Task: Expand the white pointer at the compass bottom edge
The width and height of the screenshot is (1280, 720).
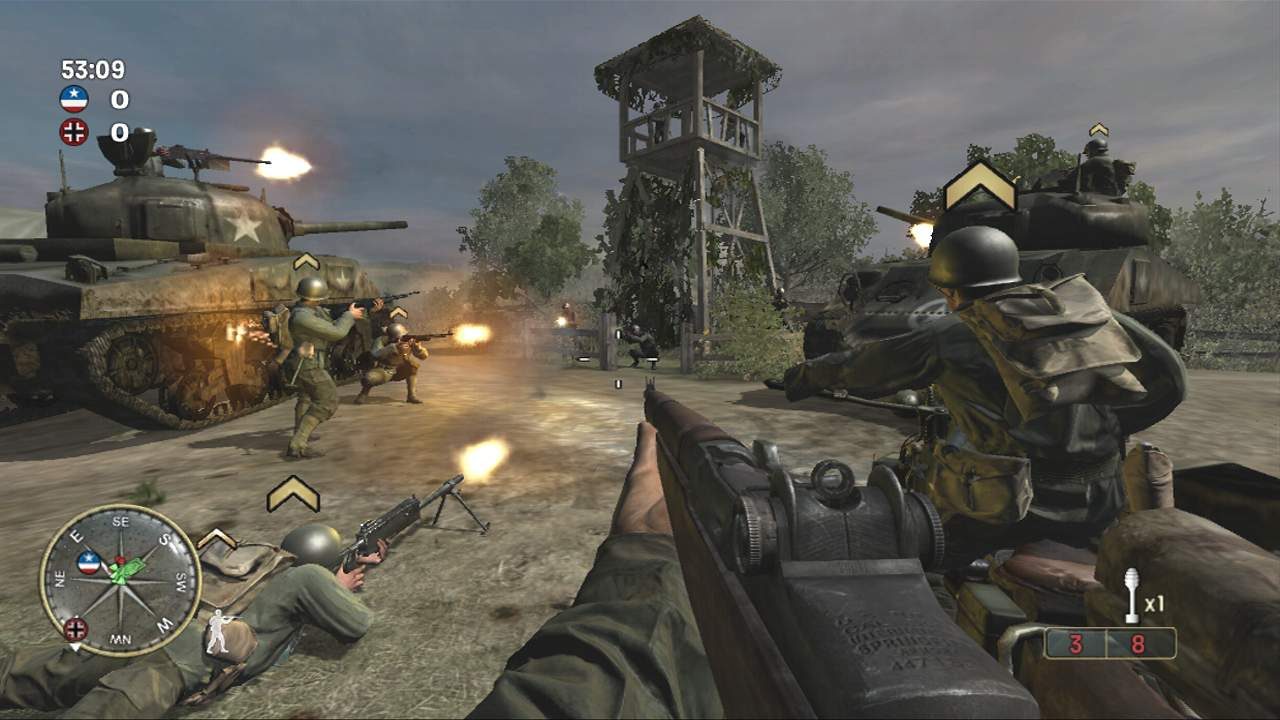Action: coord(74,646)
